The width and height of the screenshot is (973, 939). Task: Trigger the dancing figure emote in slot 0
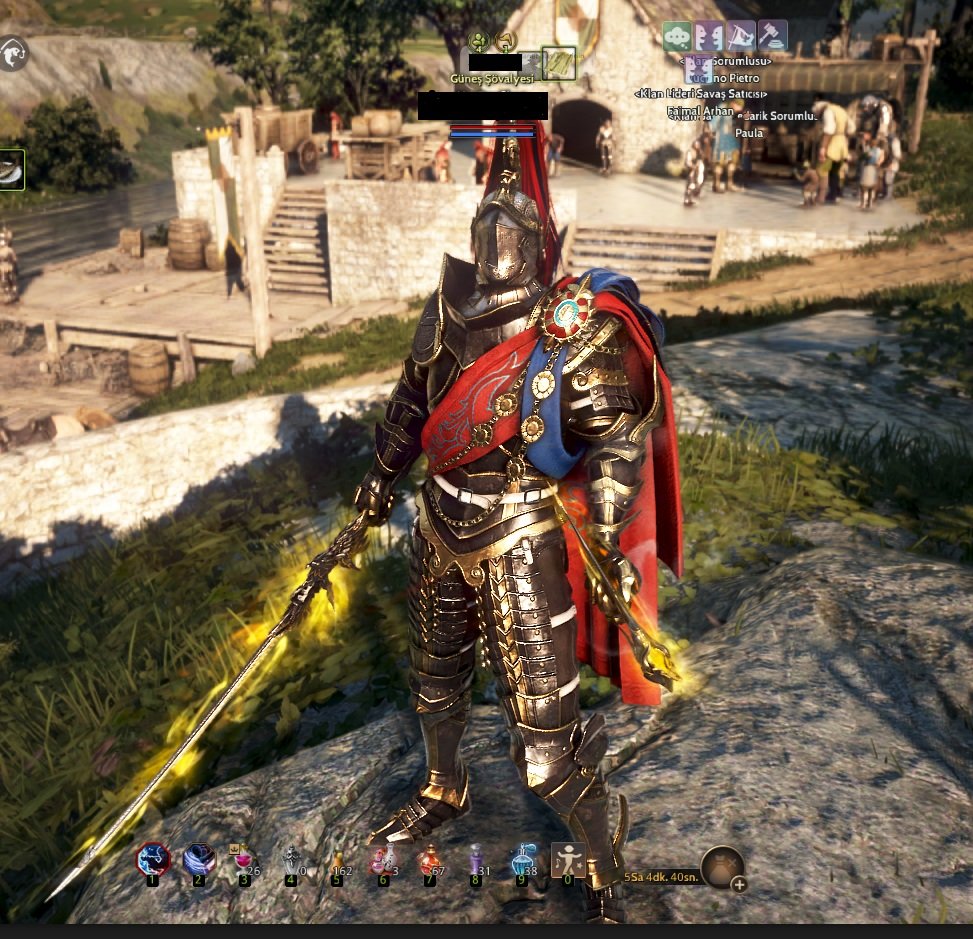[x=568, y=860]
